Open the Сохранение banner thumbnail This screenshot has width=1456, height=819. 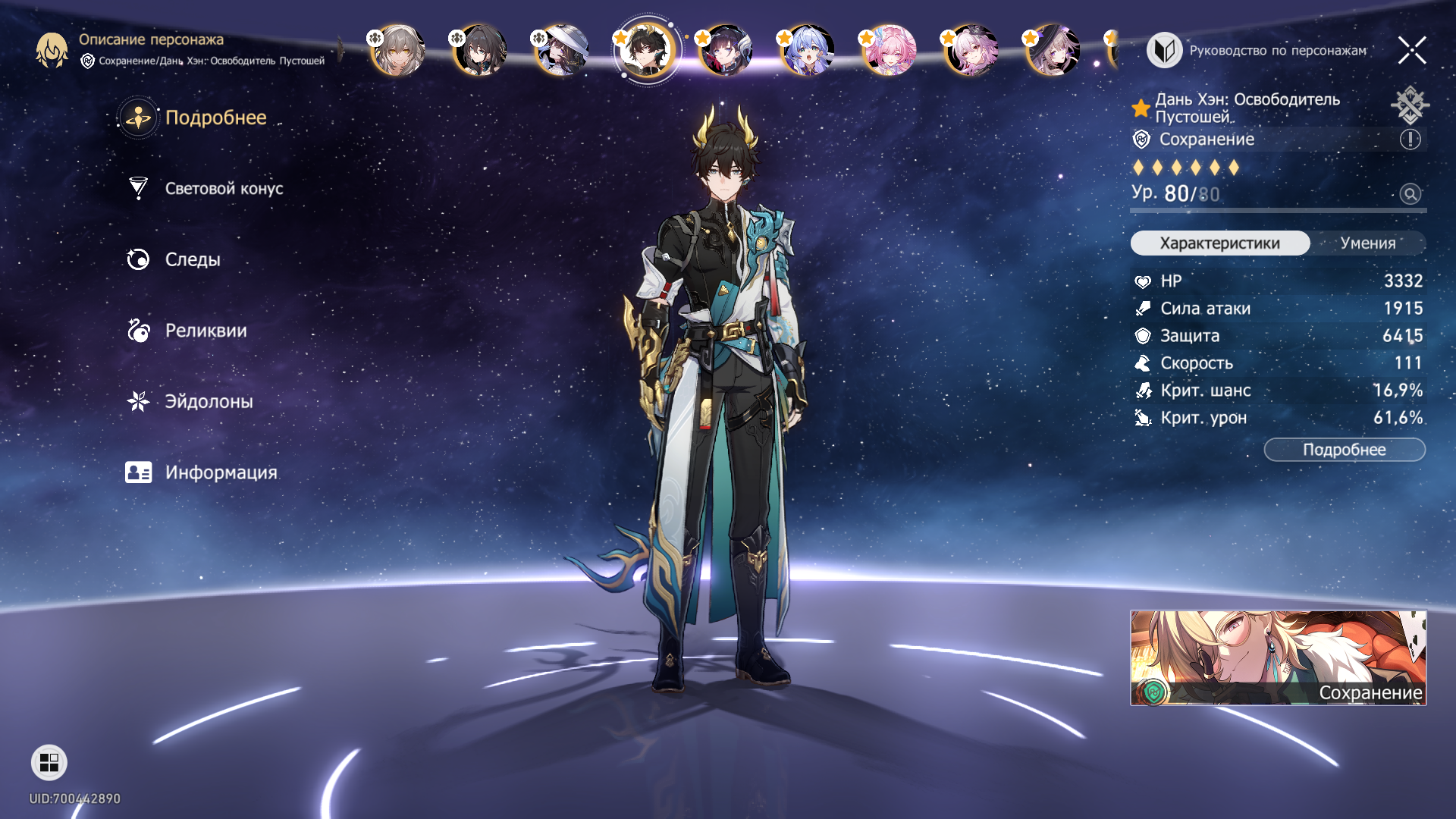tap(1278, 657)
